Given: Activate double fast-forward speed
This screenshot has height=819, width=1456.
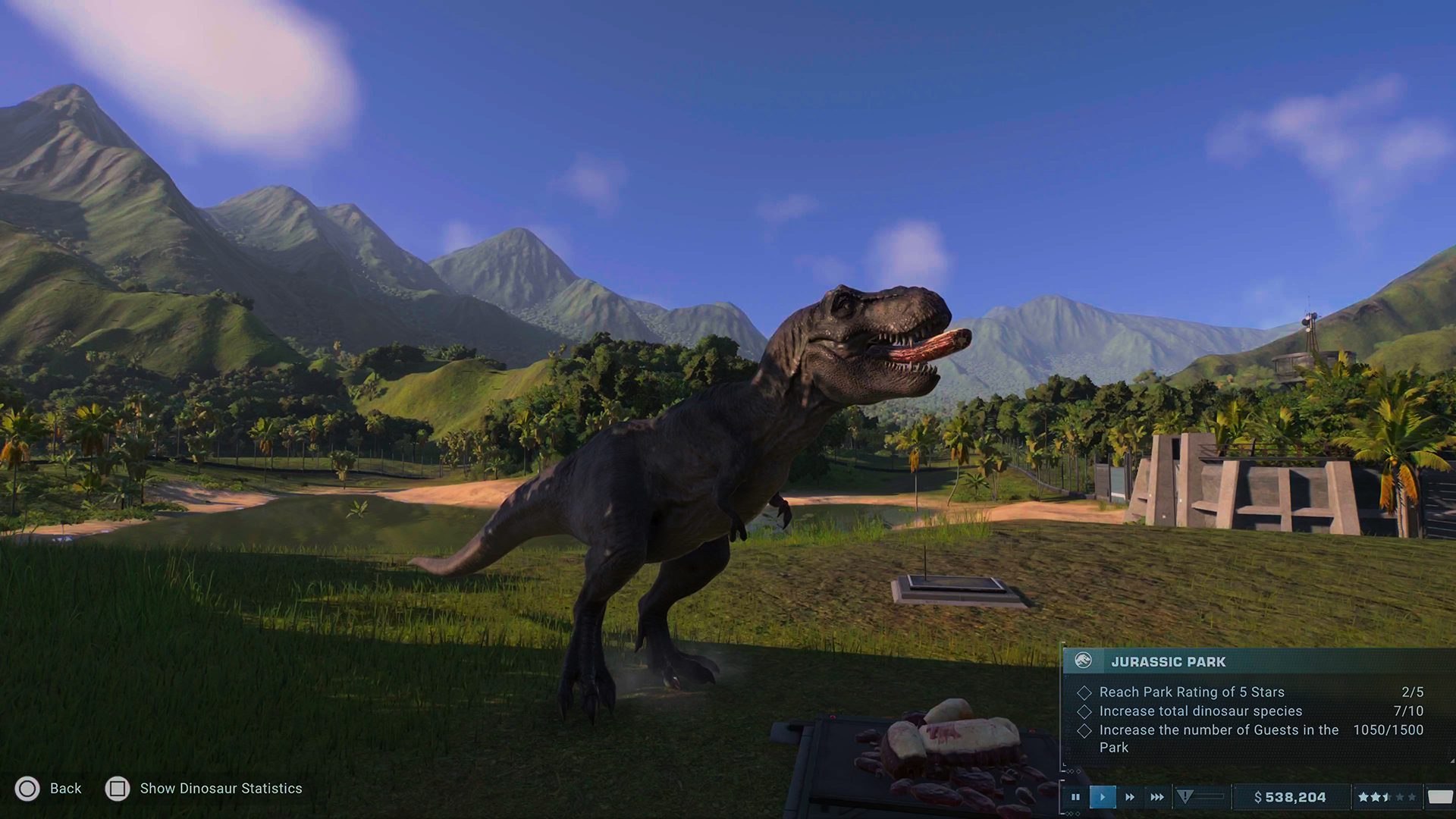Looking at the screenshot, I should [1129, 797].
